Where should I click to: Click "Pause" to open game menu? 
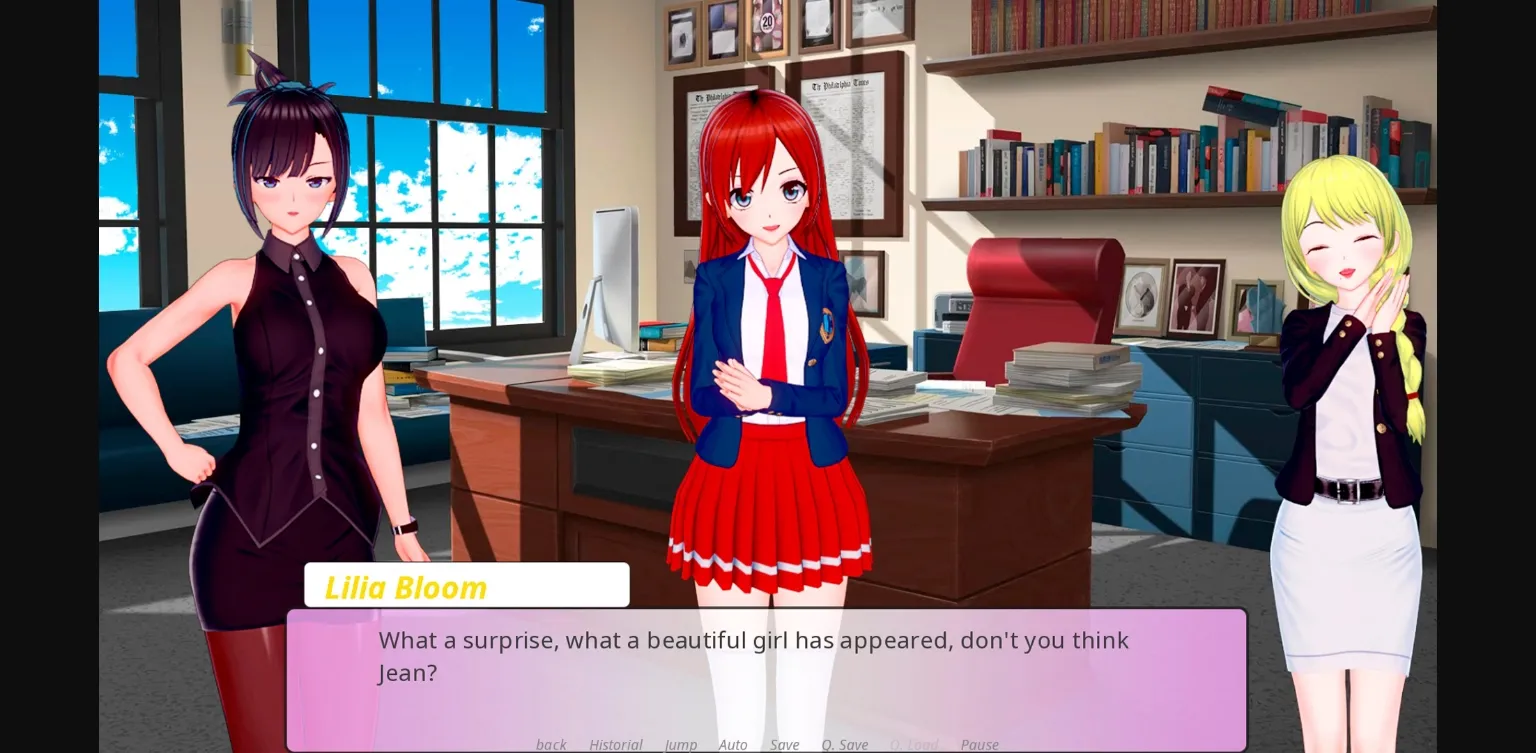(x=979, y=744)
